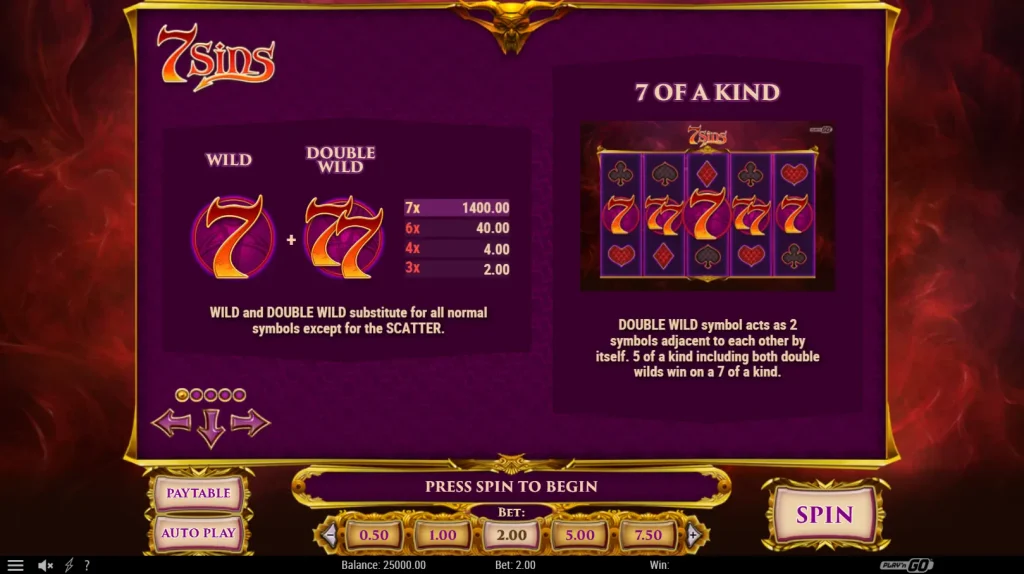Toggle the muted sound speaker icon
The width and height of the screenshot is (1024, 574).
pyautogui.click(x=45, y=565)
